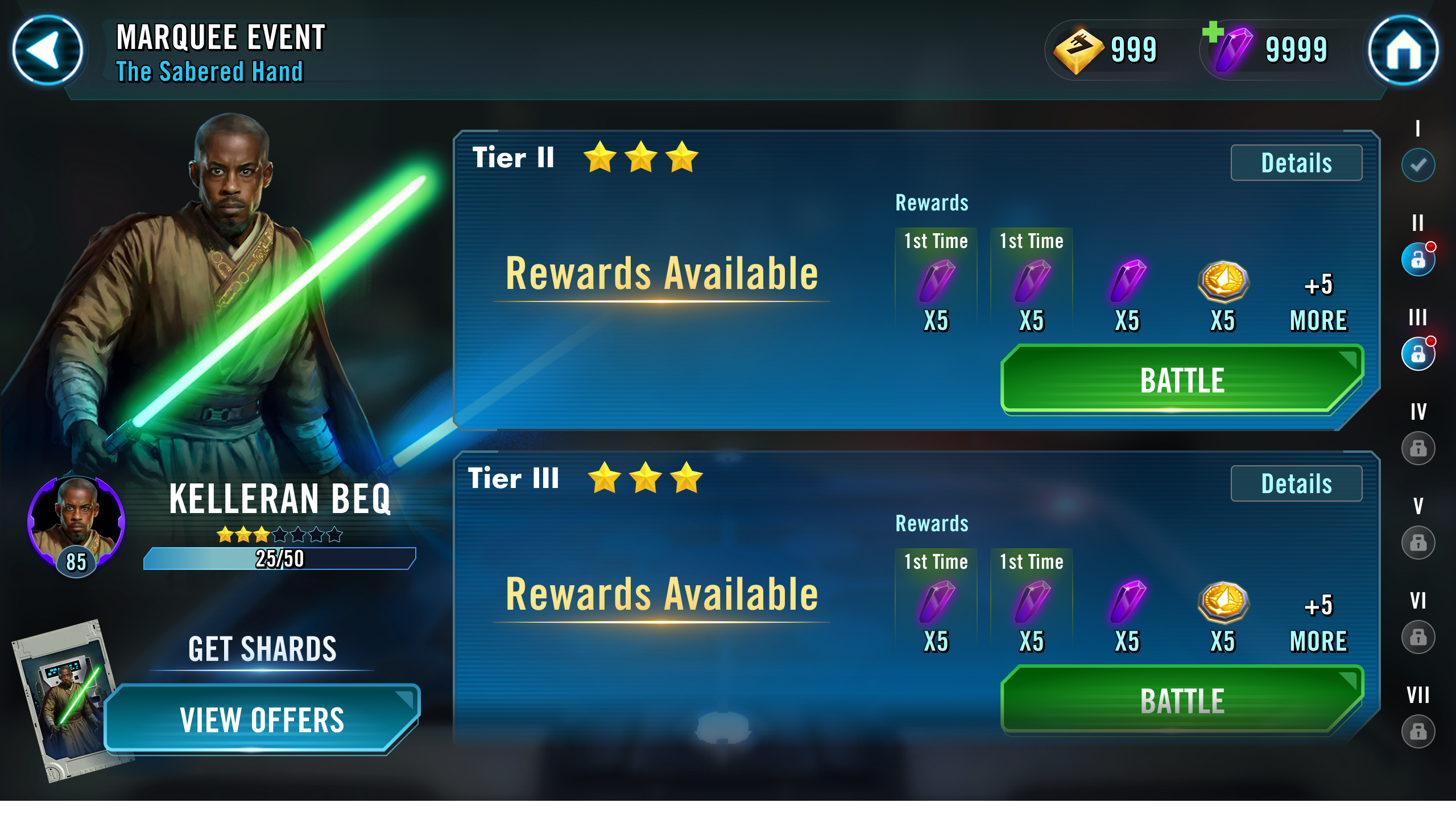
Task: Click the completed checkmark for Tier I
Action: click(1417, 165)
